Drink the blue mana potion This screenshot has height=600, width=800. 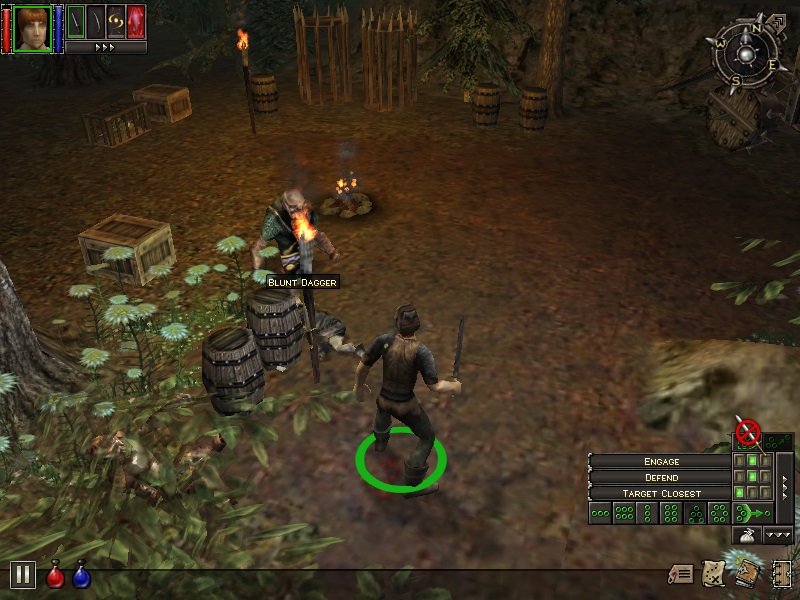click(81, 575)
